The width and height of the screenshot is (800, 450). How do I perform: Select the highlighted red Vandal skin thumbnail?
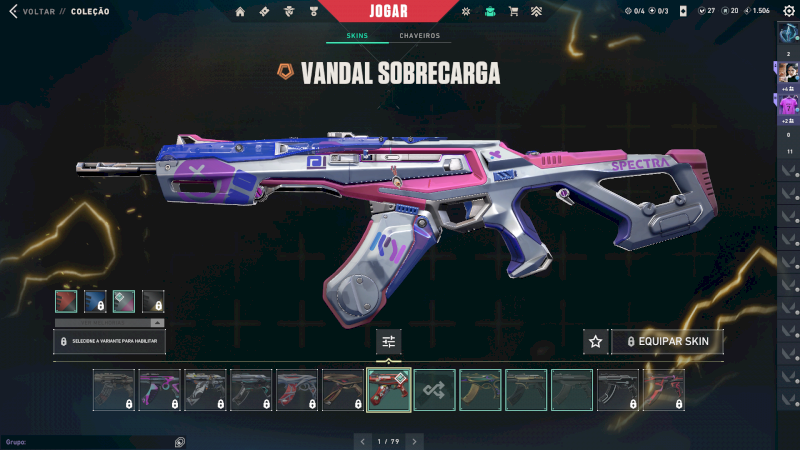coord(389,390)
